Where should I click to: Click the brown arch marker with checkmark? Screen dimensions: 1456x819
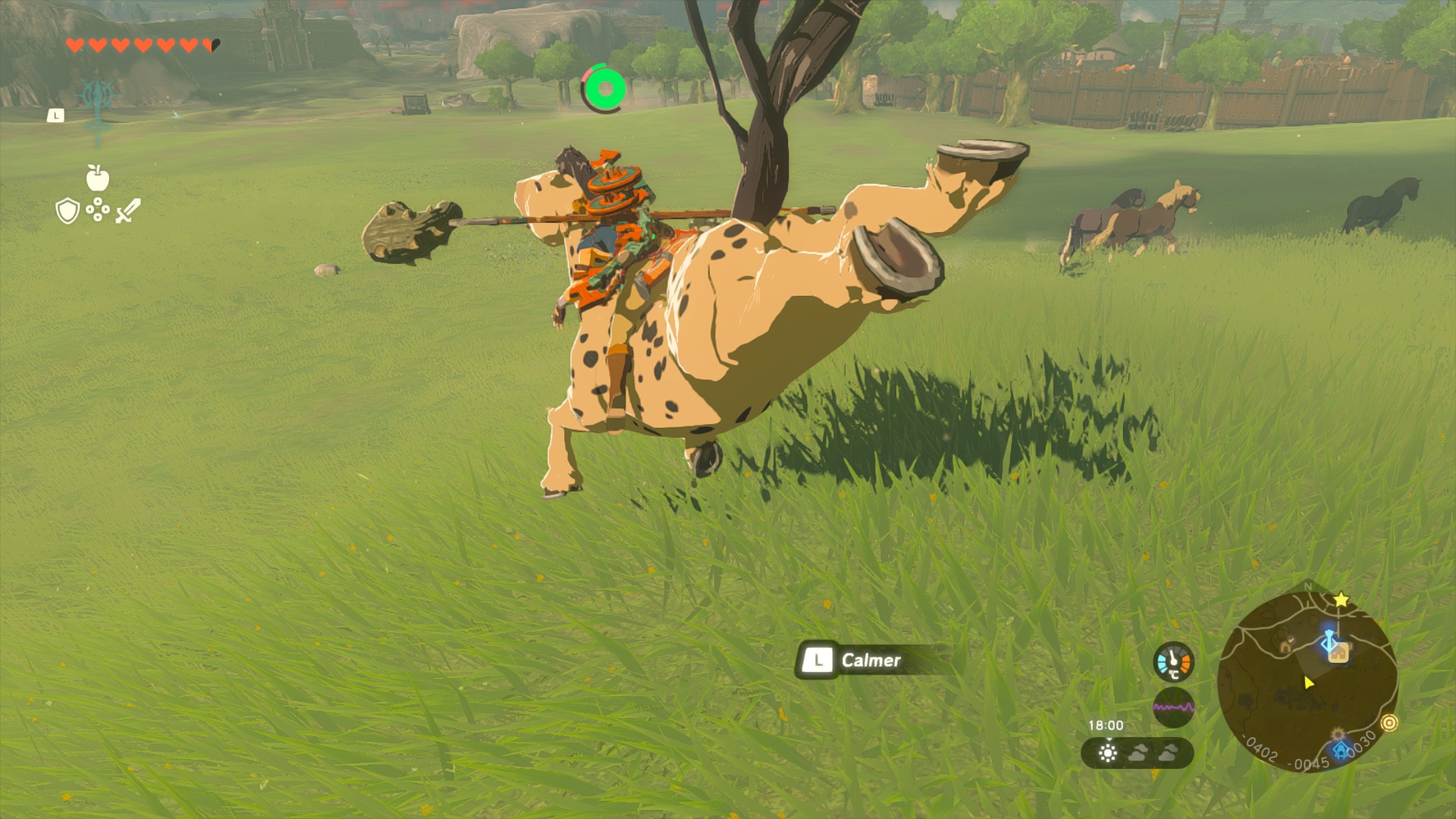1286,646
